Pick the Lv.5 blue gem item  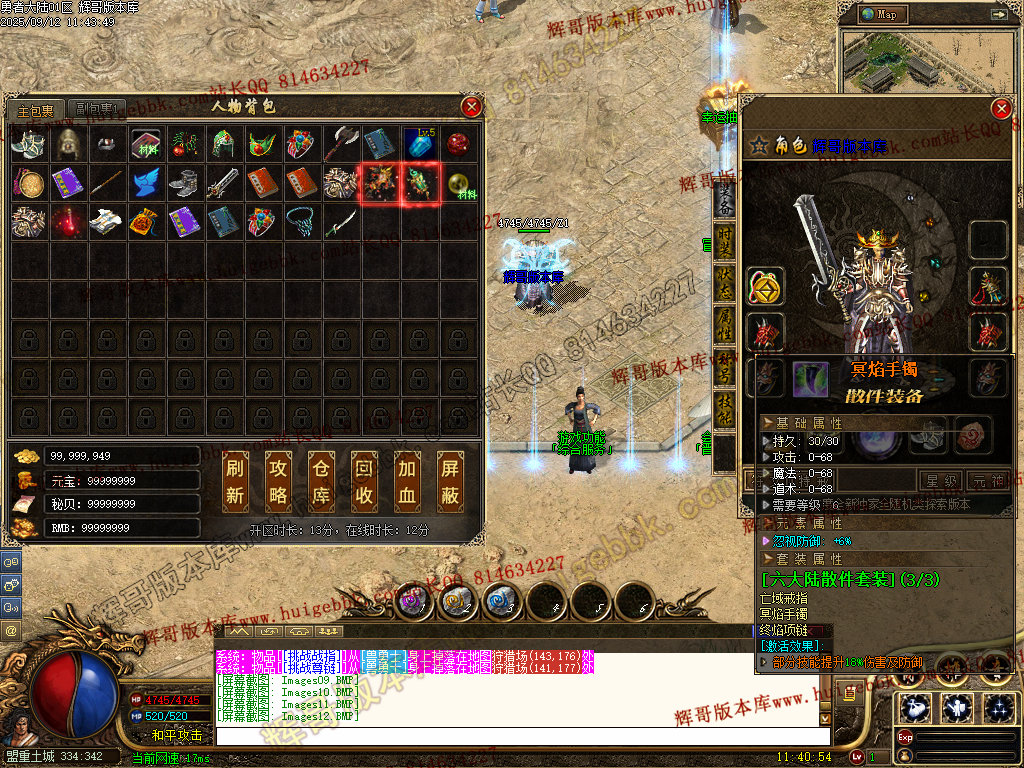(x=420, y=144)
